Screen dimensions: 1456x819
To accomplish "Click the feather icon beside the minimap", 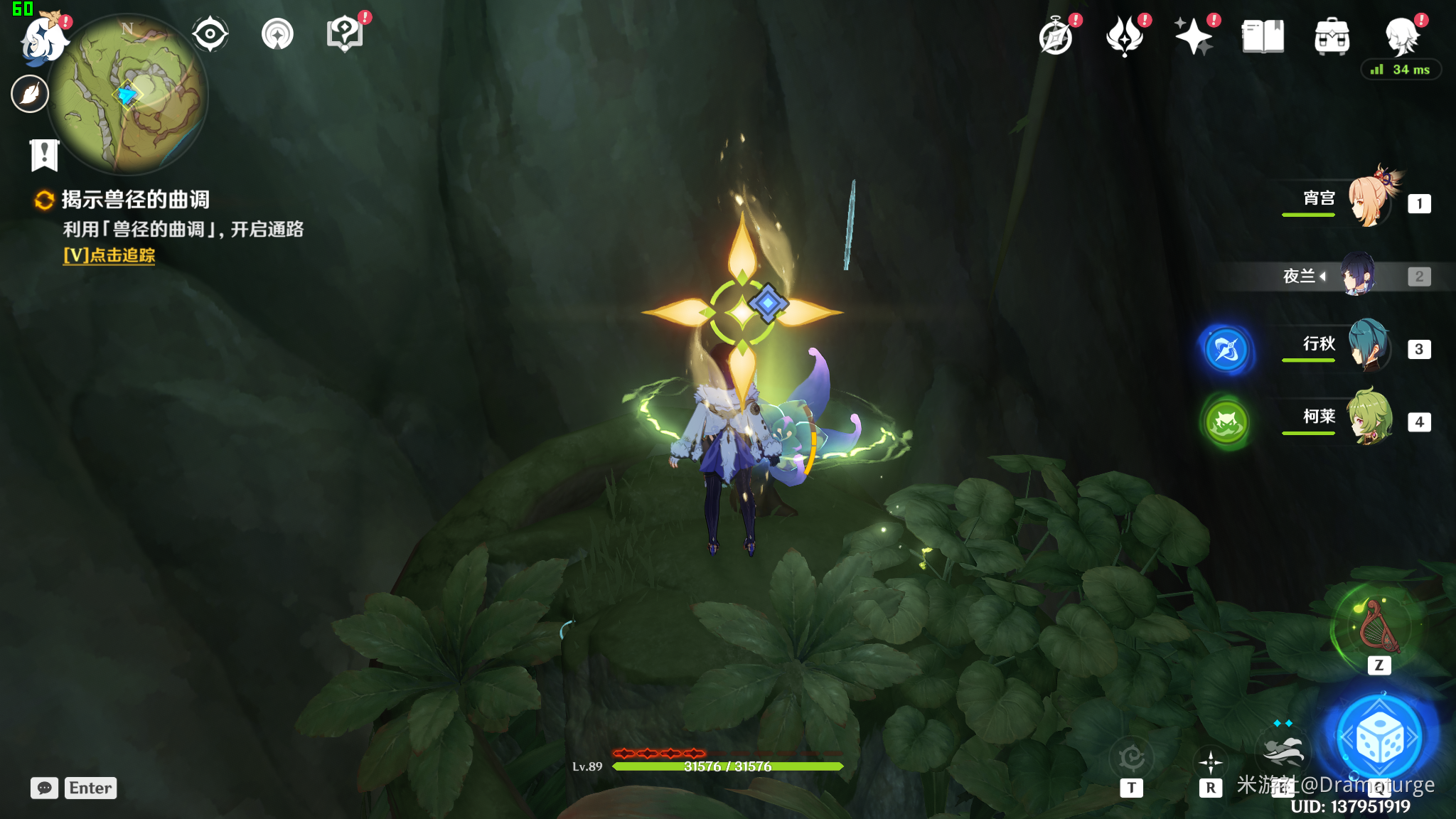I will pos(30,94).
